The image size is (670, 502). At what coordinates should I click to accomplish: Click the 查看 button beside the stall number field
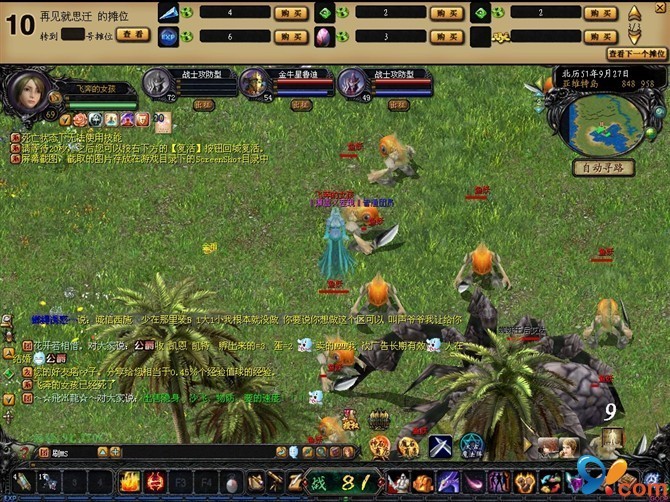[x=132, y=34]
